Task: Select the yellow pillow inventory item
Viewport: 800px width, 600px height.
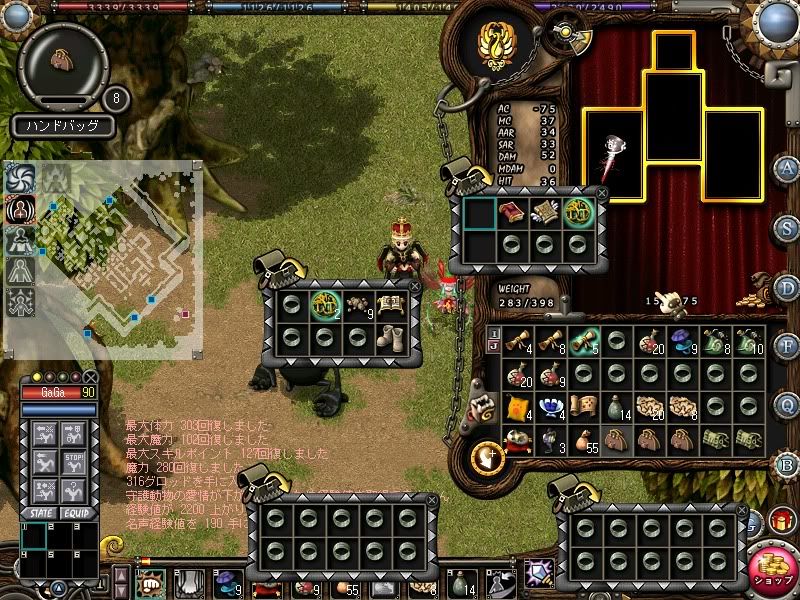Action: tap(516, 407)
